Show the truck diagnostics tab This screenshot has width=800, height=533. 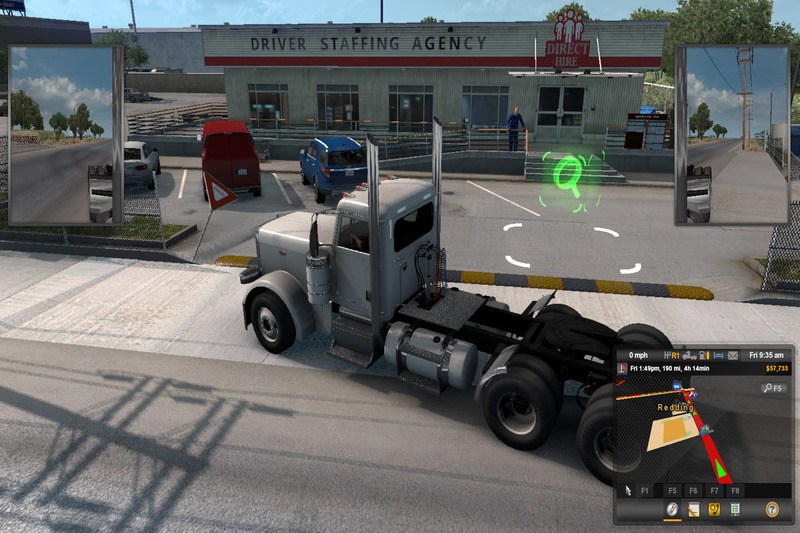point(714,509)
